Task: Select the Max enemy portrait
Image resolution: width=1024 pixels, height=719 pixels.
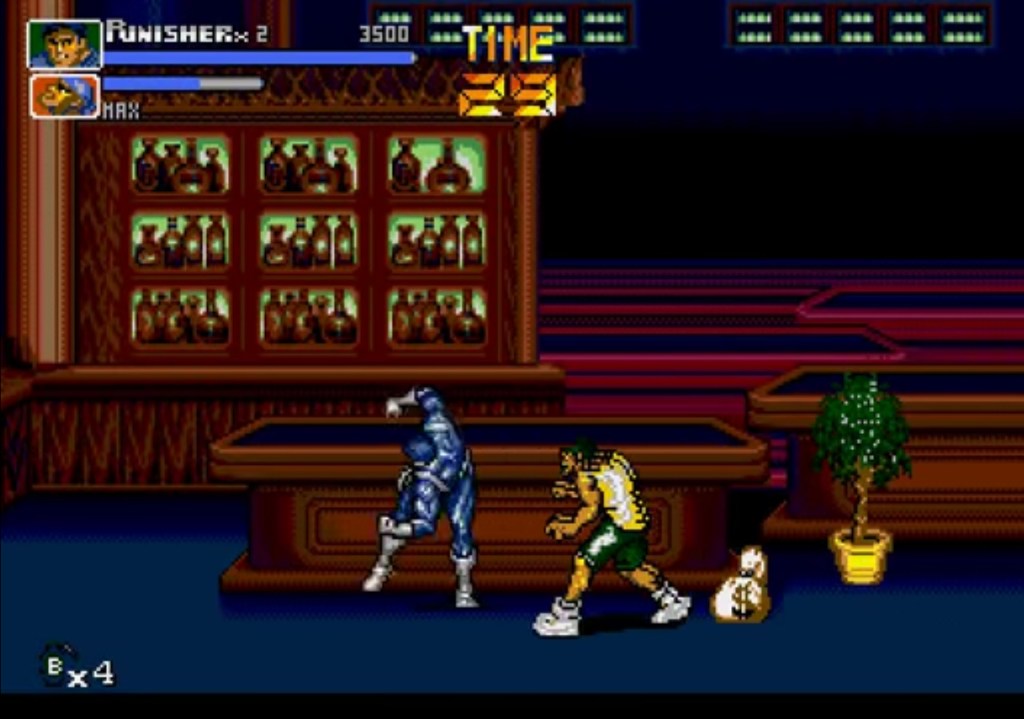Action: coord(65,96)
